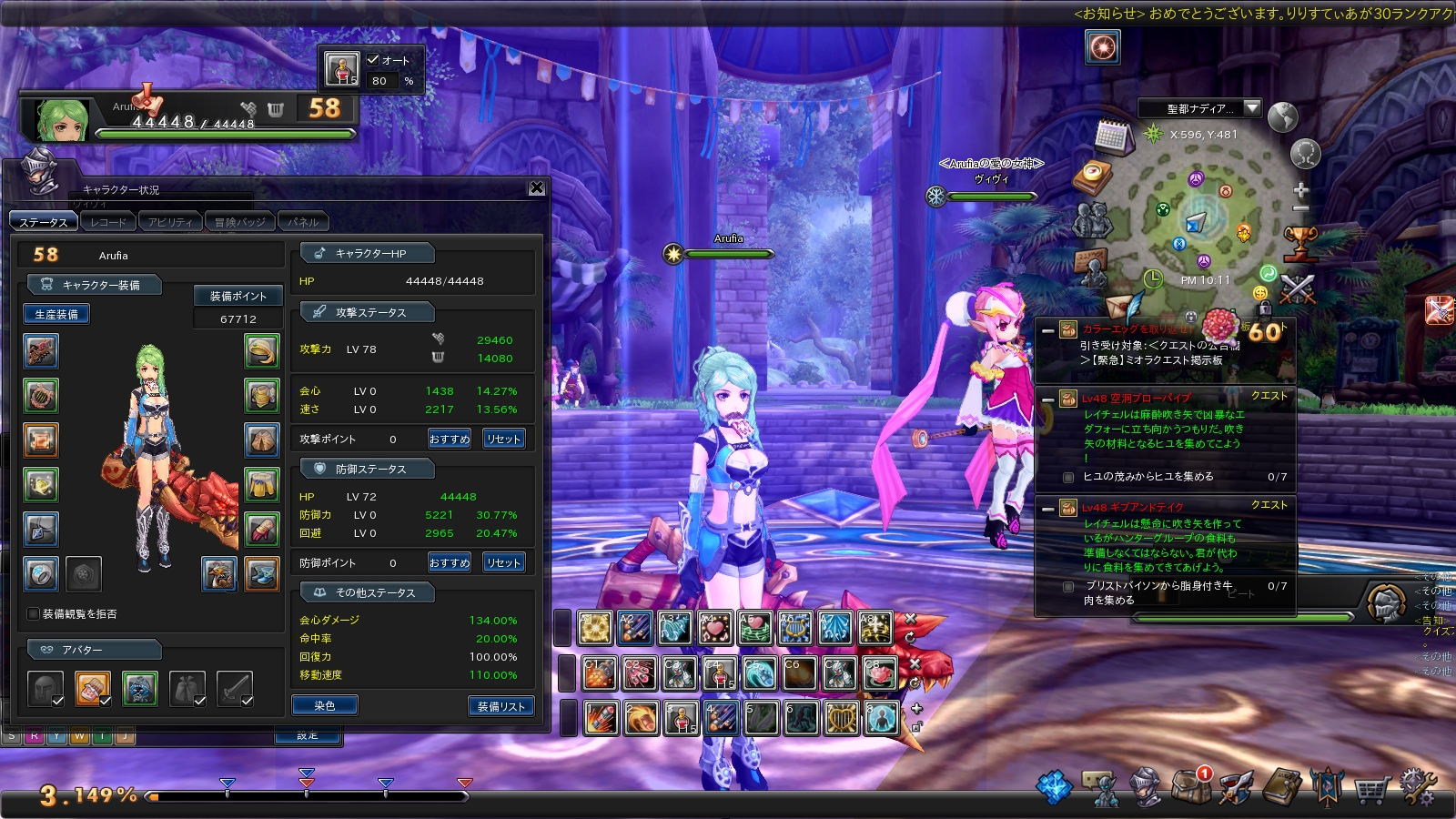Open the world map globe icon
1456x819 pixels.
[1282, 117]
